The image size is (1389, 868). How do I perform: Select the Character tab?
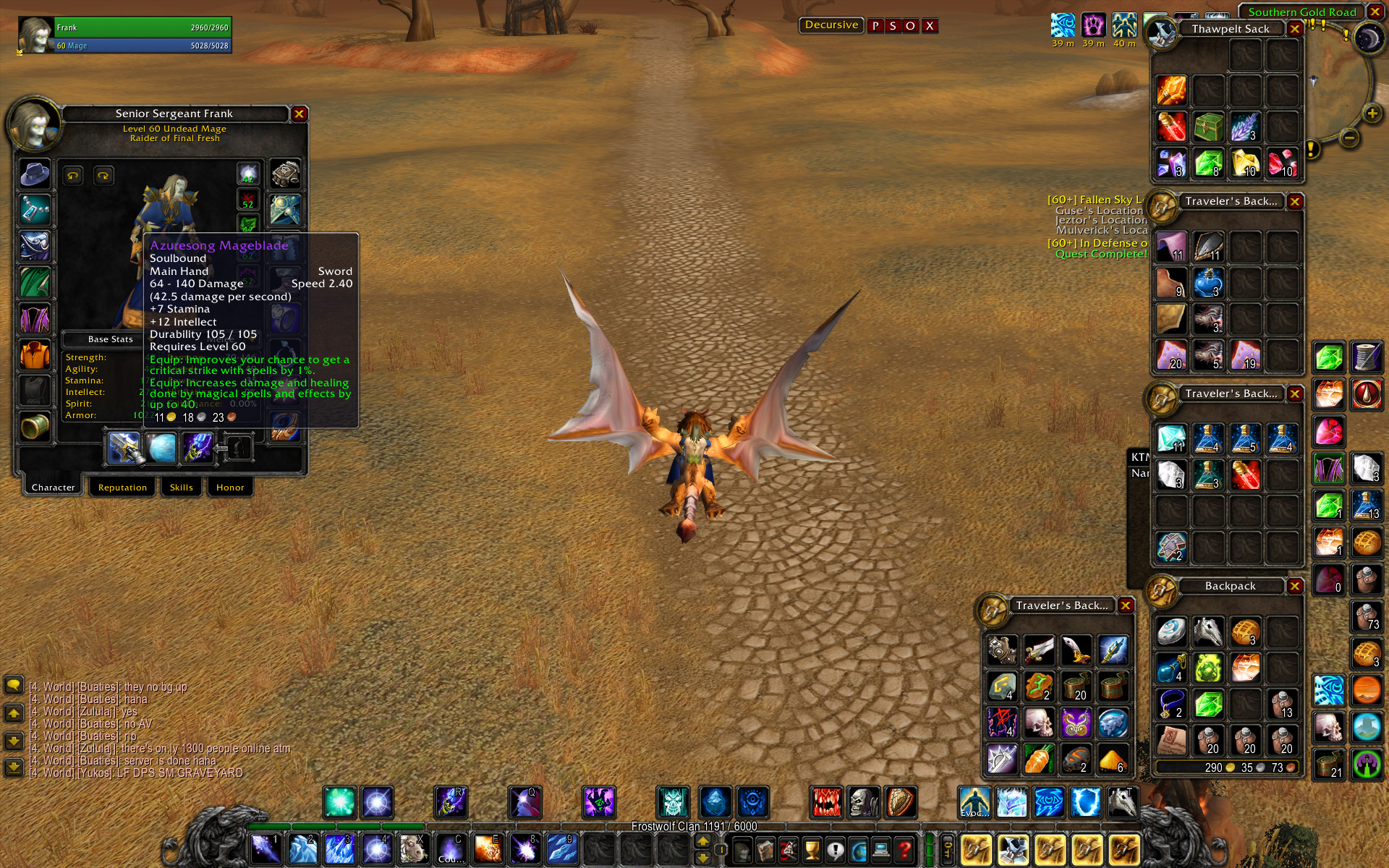coord(53,487)
